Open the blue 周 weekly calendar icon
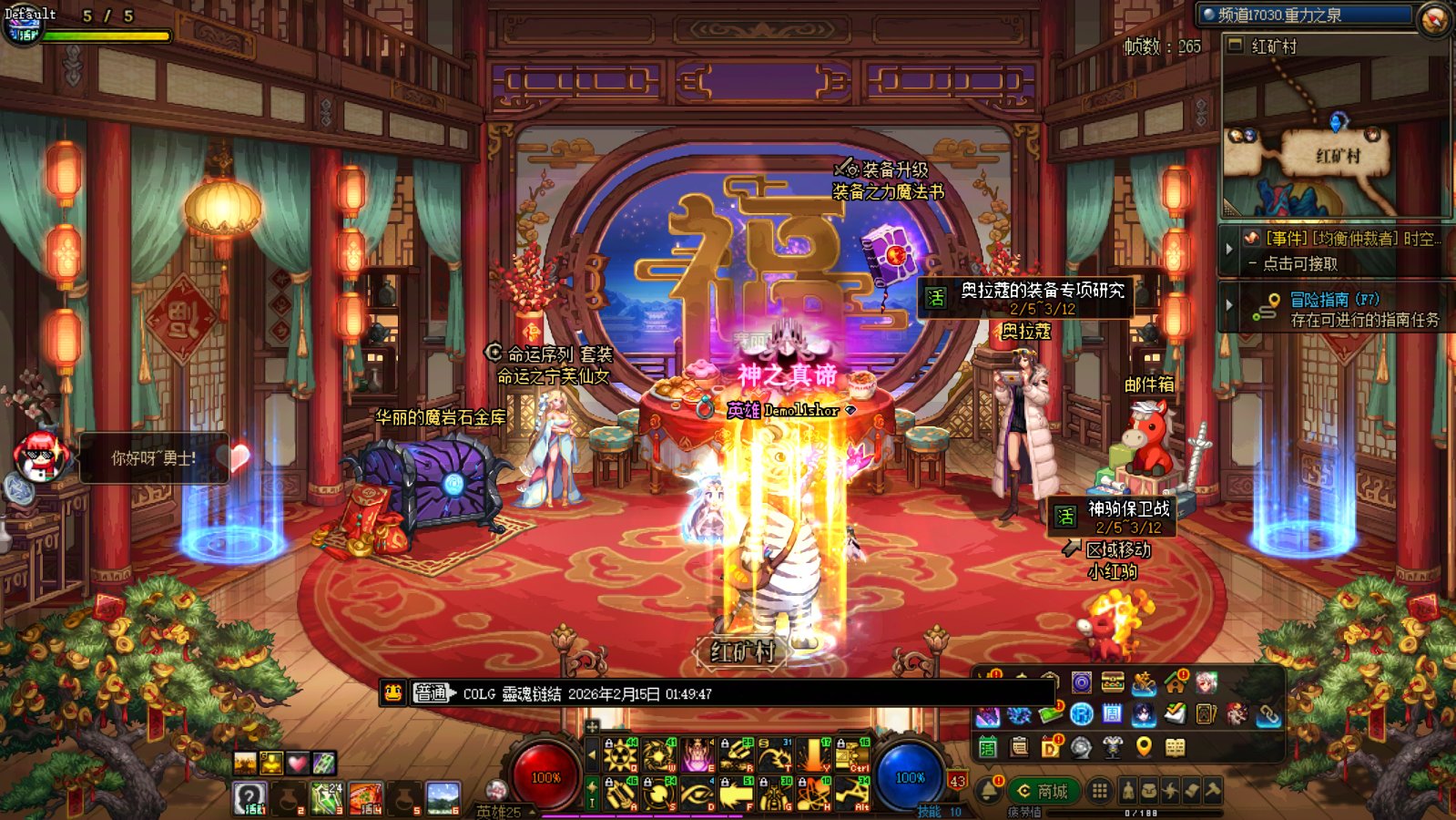The image size is (1456, 820). (x=1112, y=714)
